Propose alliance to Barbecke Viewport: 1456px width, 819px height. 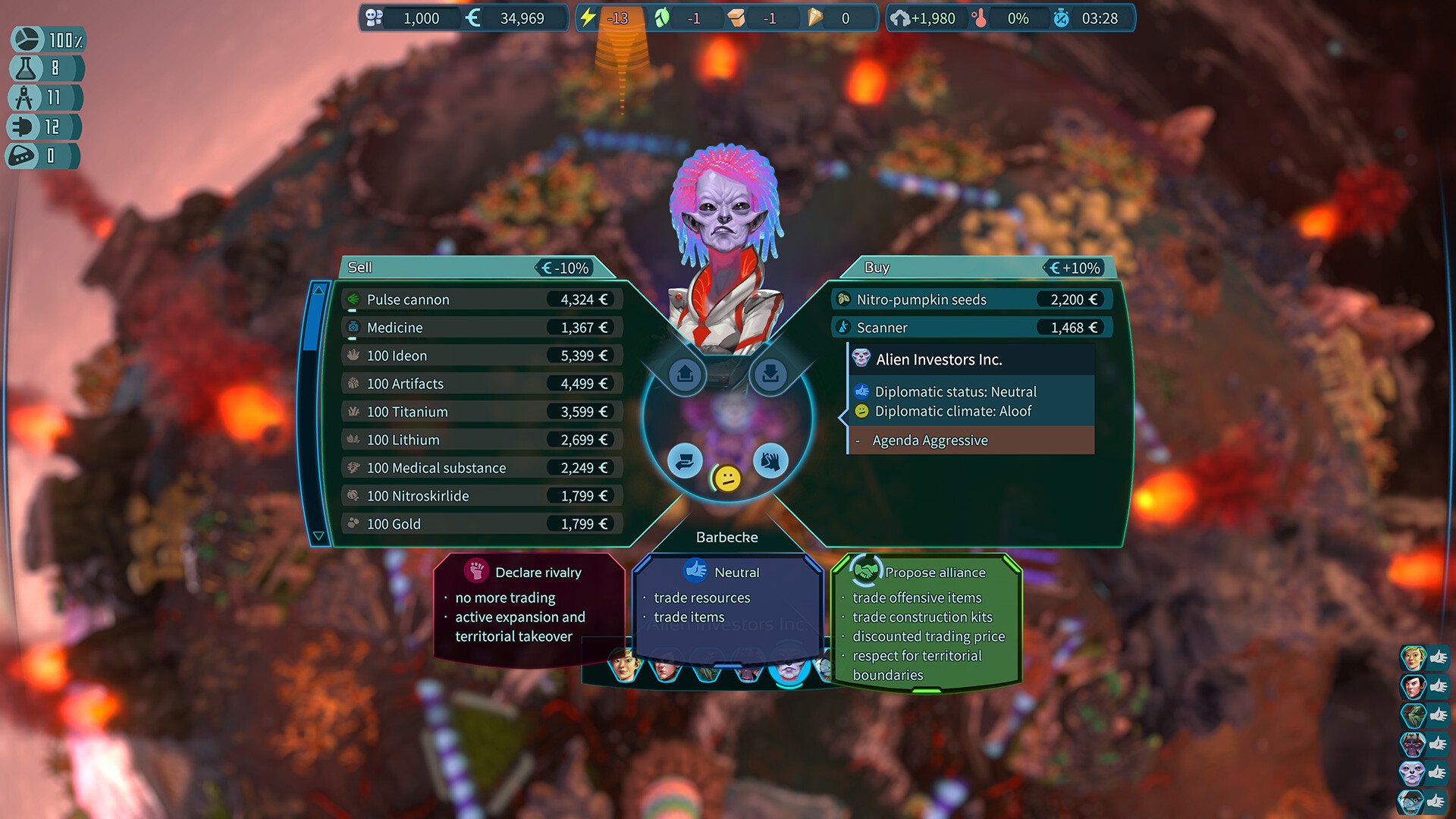927,620
